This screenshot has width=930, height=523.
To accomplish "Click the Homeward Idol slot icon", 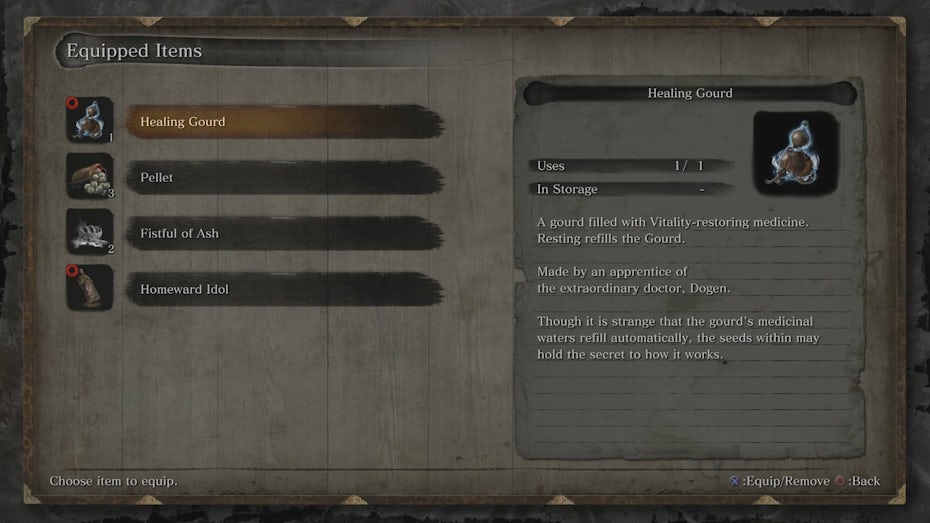I will (x=89, y=289).
